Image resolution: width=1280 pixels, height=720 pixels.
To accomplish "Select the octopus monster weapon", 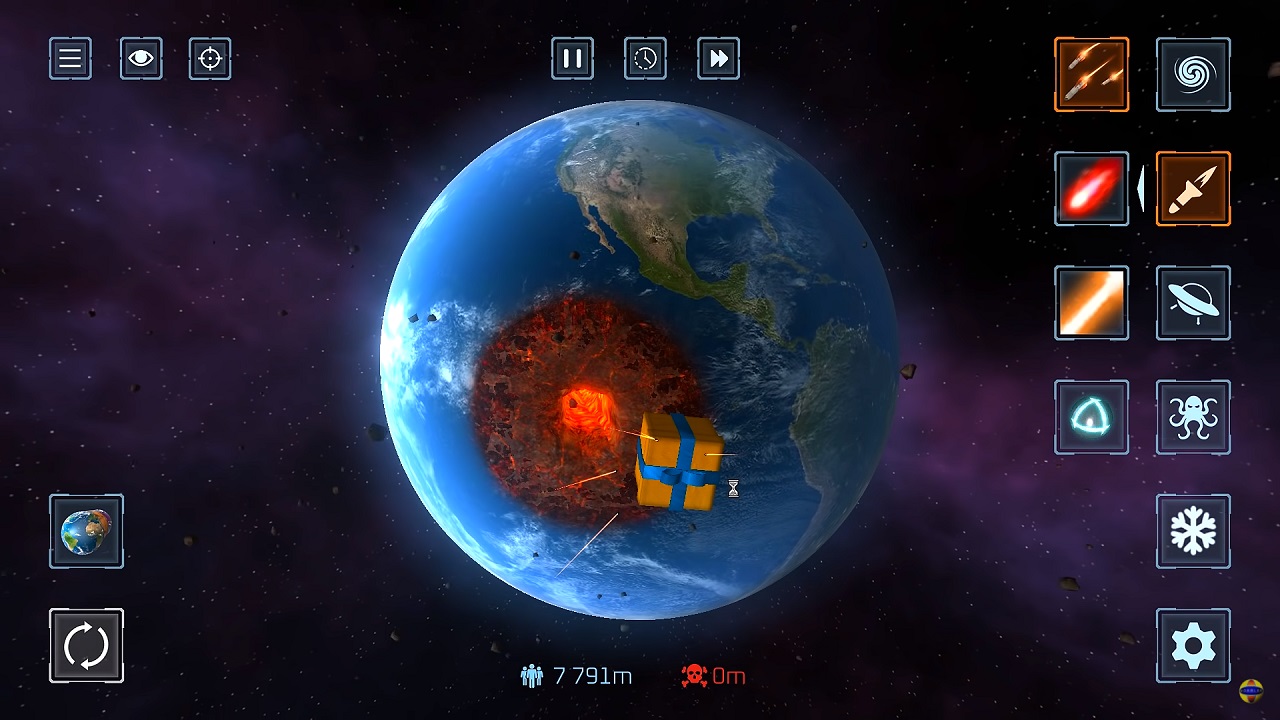I will [x=1193, y=417].
